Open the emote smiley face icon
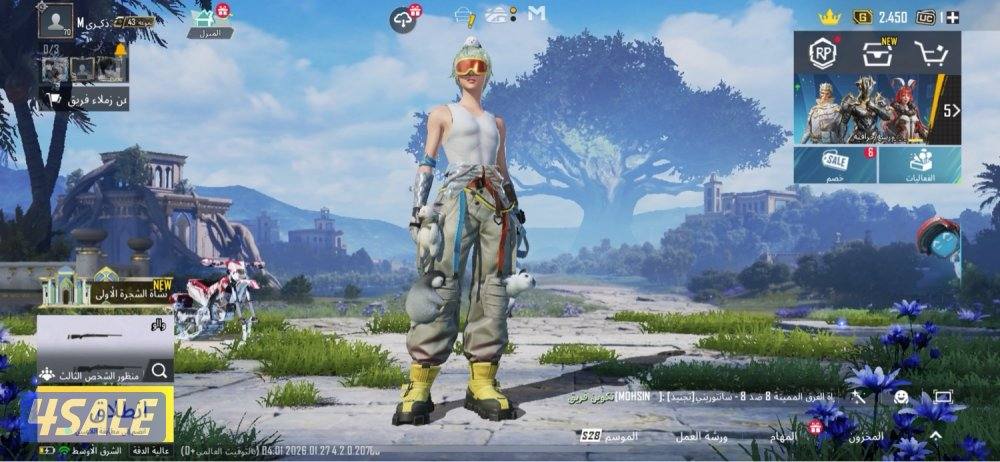Image resolution: width=1000 pixels, height=462 pixels. (x=900, y=397)
